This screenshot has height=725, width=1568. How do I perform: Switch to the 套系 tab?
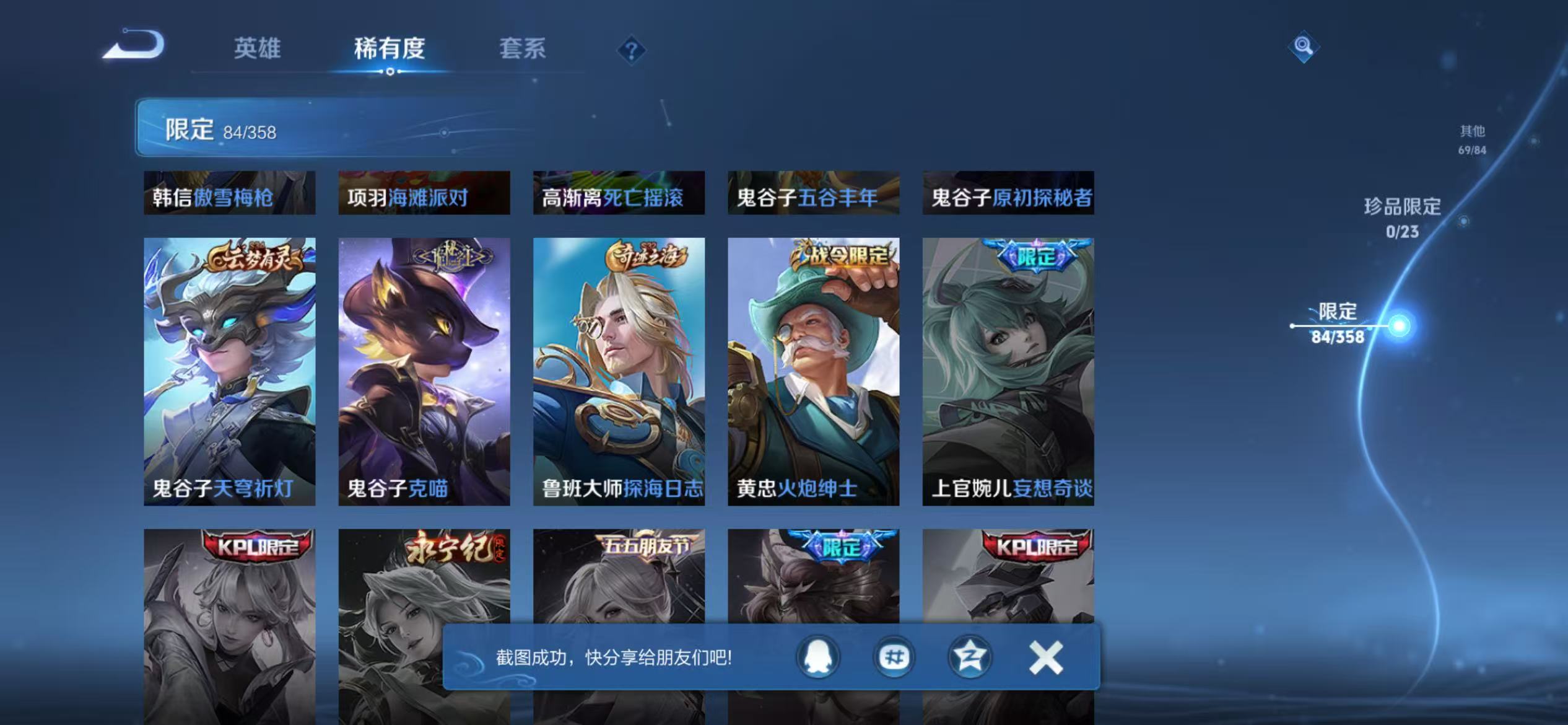coord(523,49)
